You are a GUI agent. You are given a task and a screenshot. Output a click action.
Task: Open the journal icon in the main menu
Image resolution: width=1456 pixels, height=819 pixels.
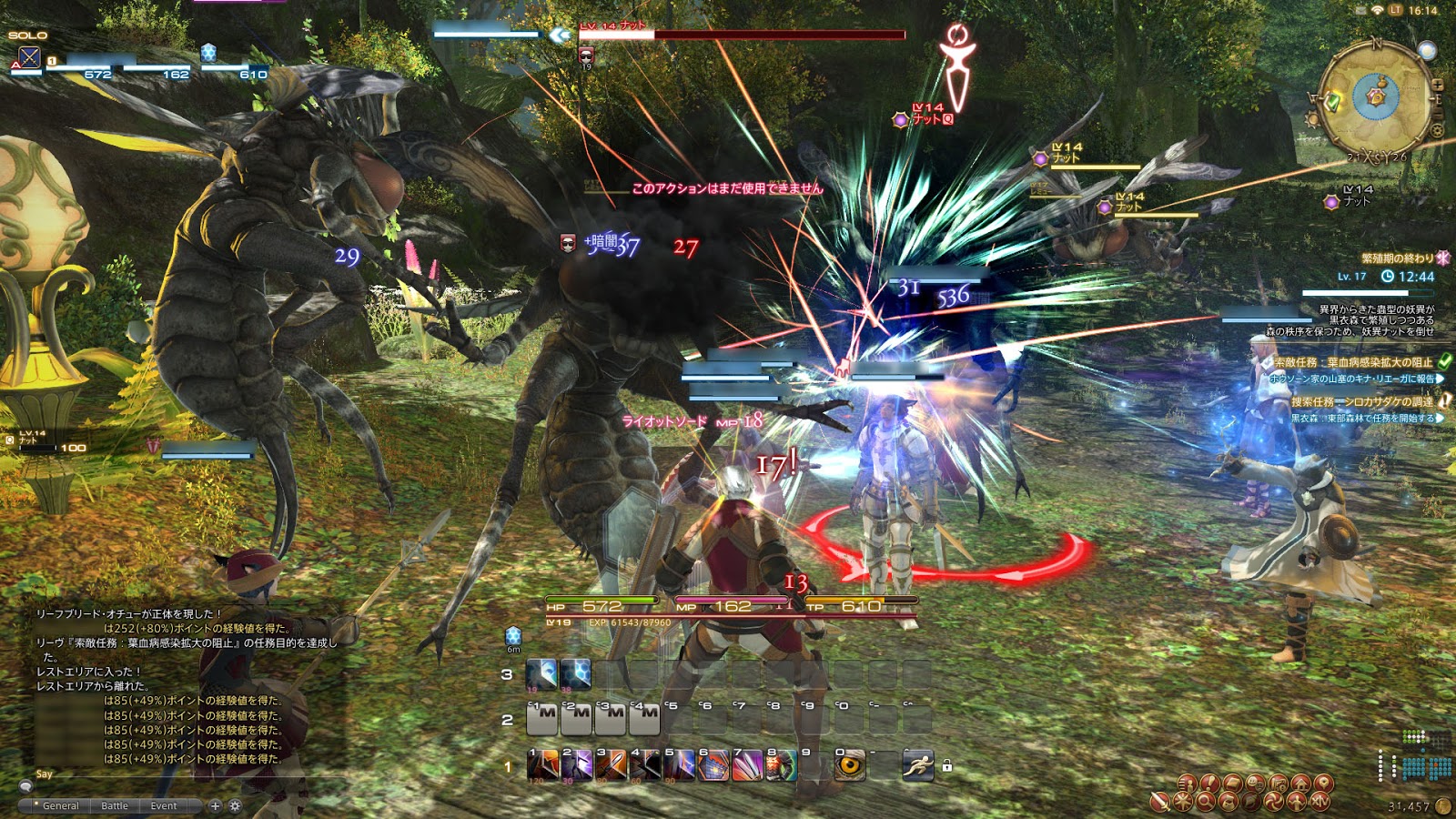(x=1233, y=784)
